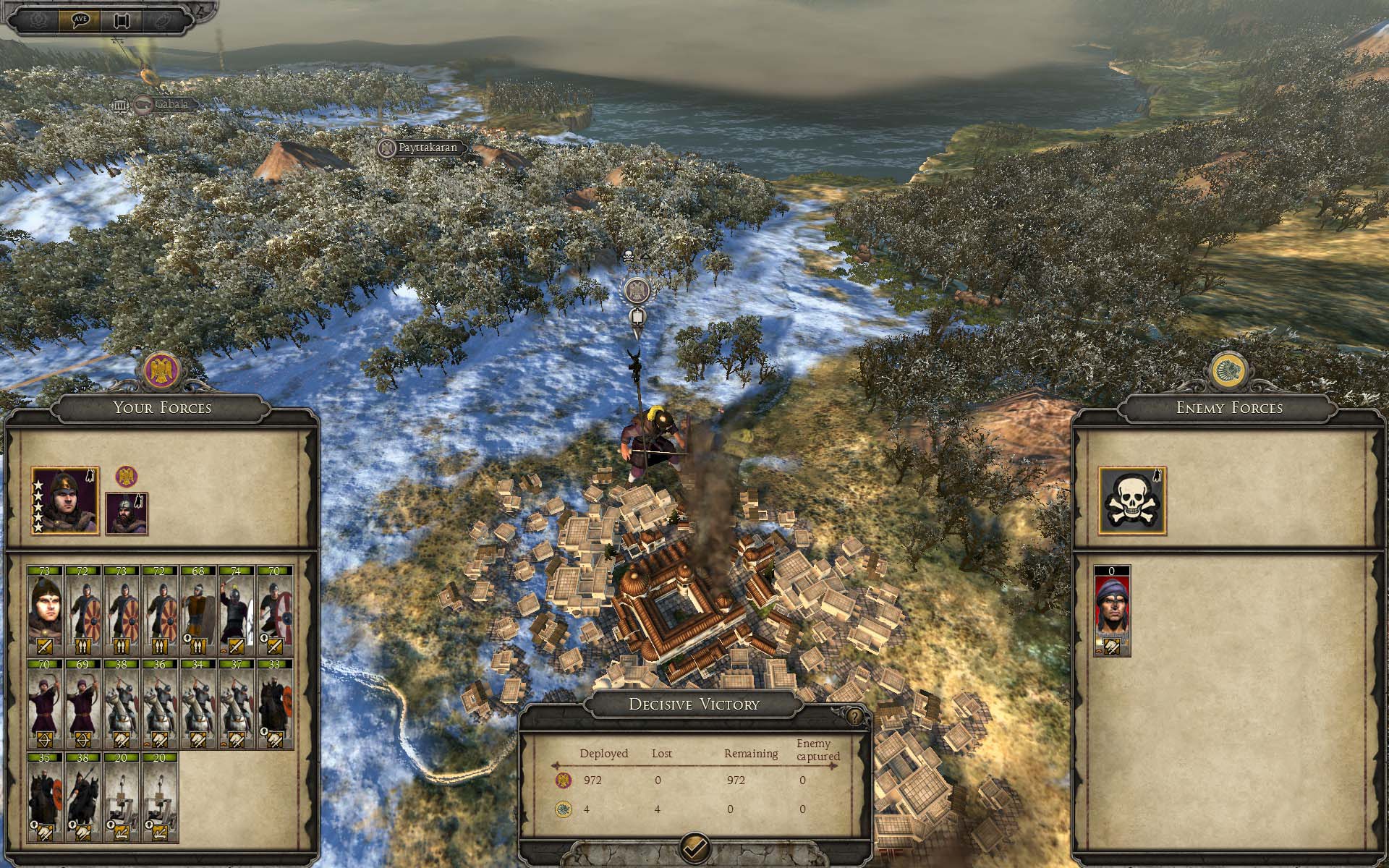Click the gold enemy faction emblem above Enemy Forces
1389x868 pixels.
(x=1229, y=370)
